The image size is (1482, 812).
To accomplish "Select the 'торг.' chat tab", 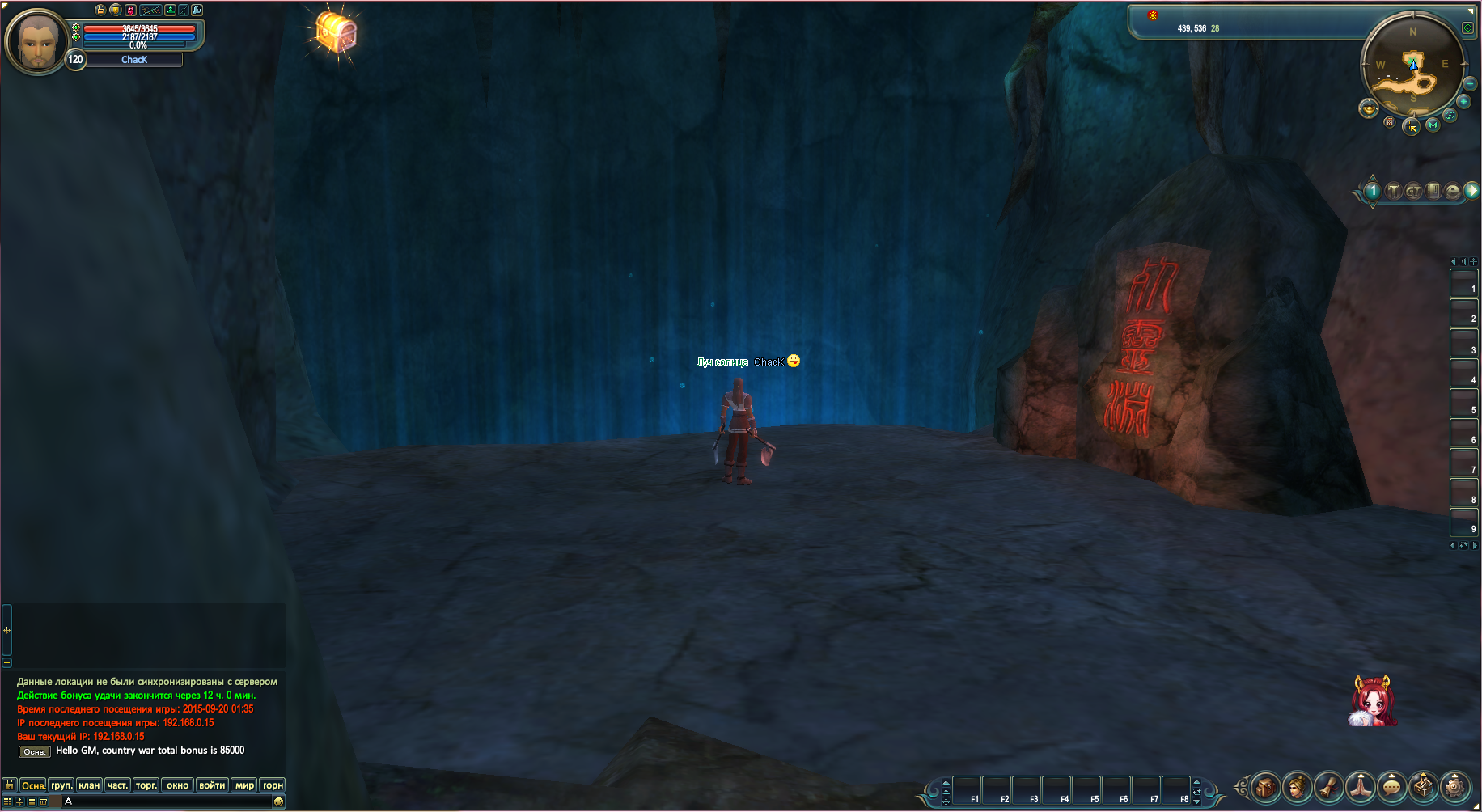I will point(146,785).
